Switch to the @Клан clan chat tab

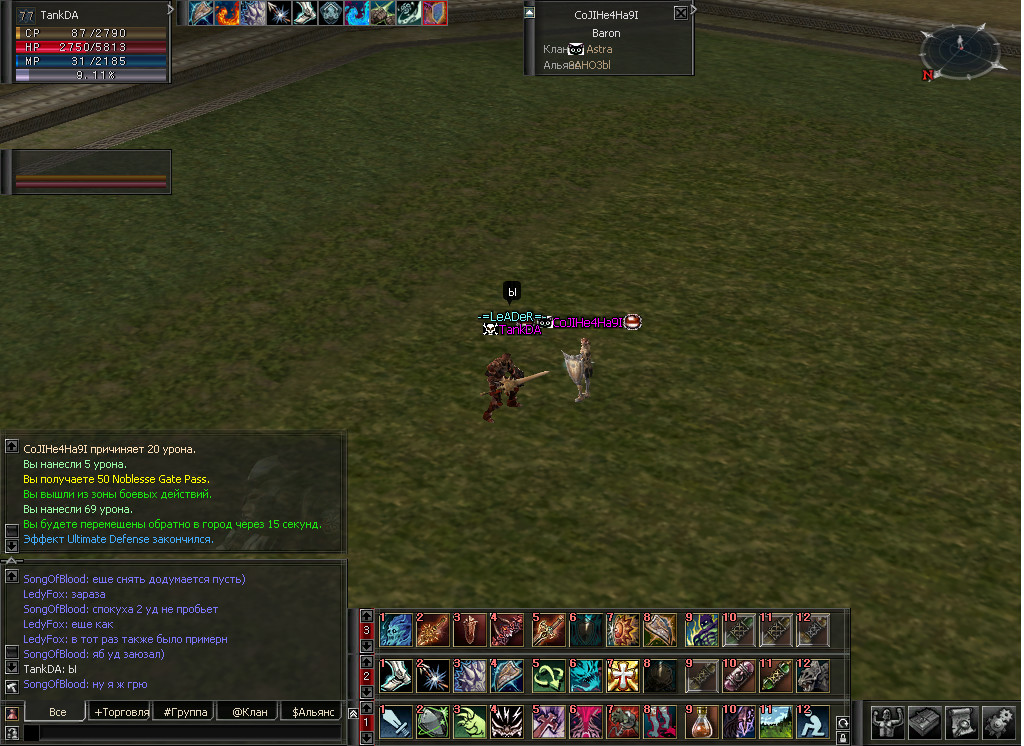248,712
